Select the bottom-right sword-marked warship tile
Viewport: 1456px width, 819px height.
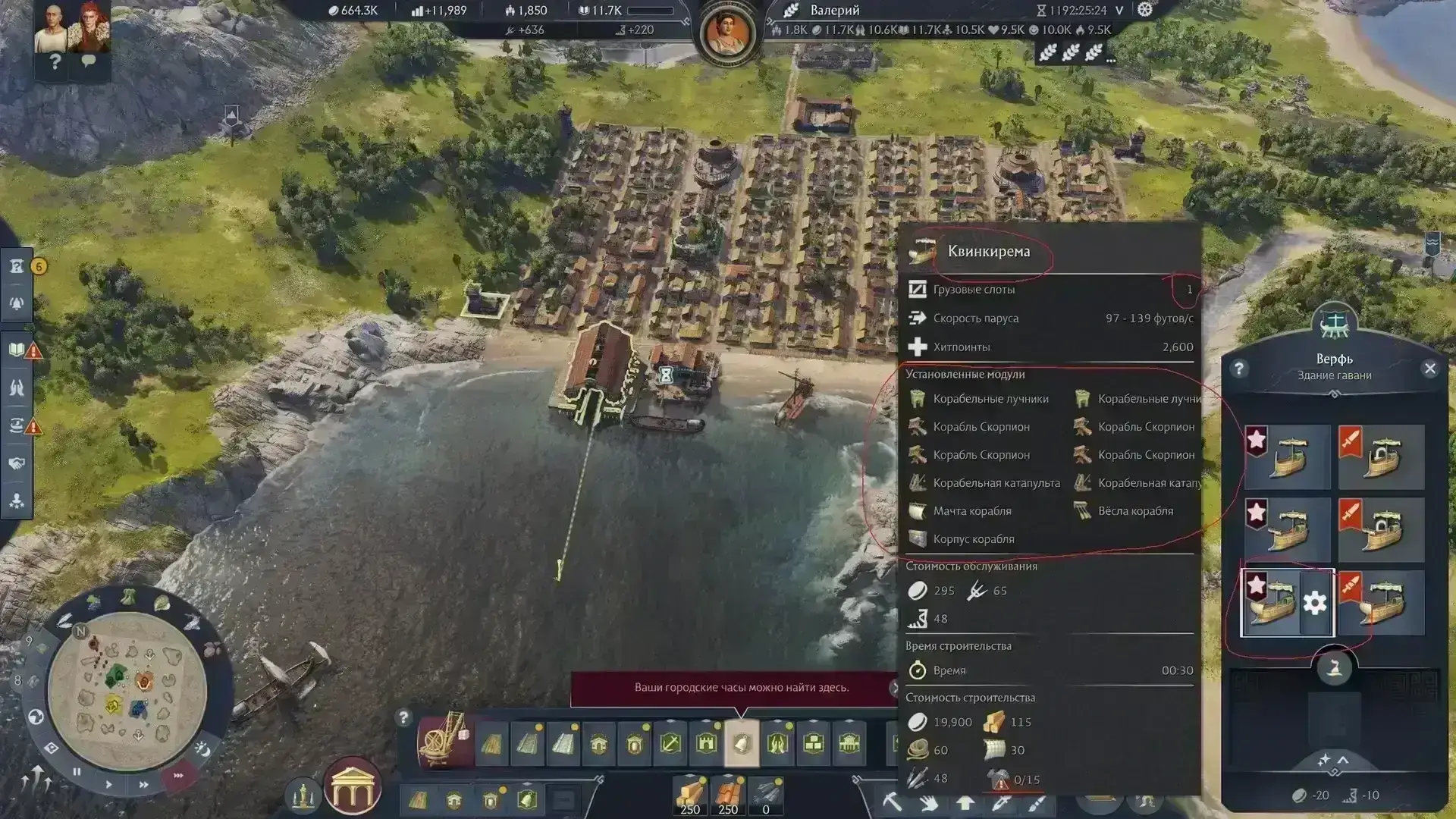[1381, 604]
